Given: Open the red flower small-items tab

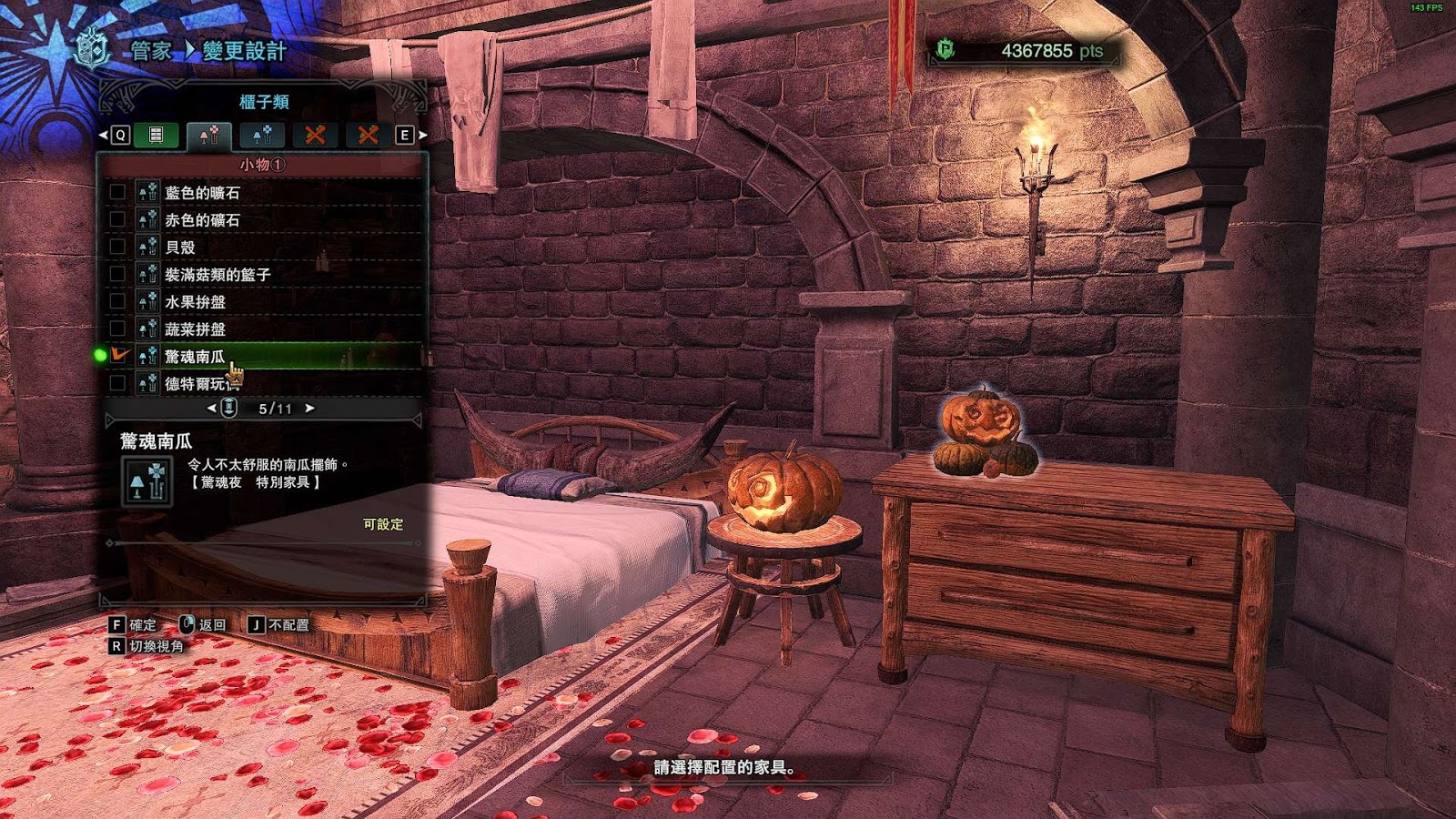Looking at the screenshot, I should point(209,136).
